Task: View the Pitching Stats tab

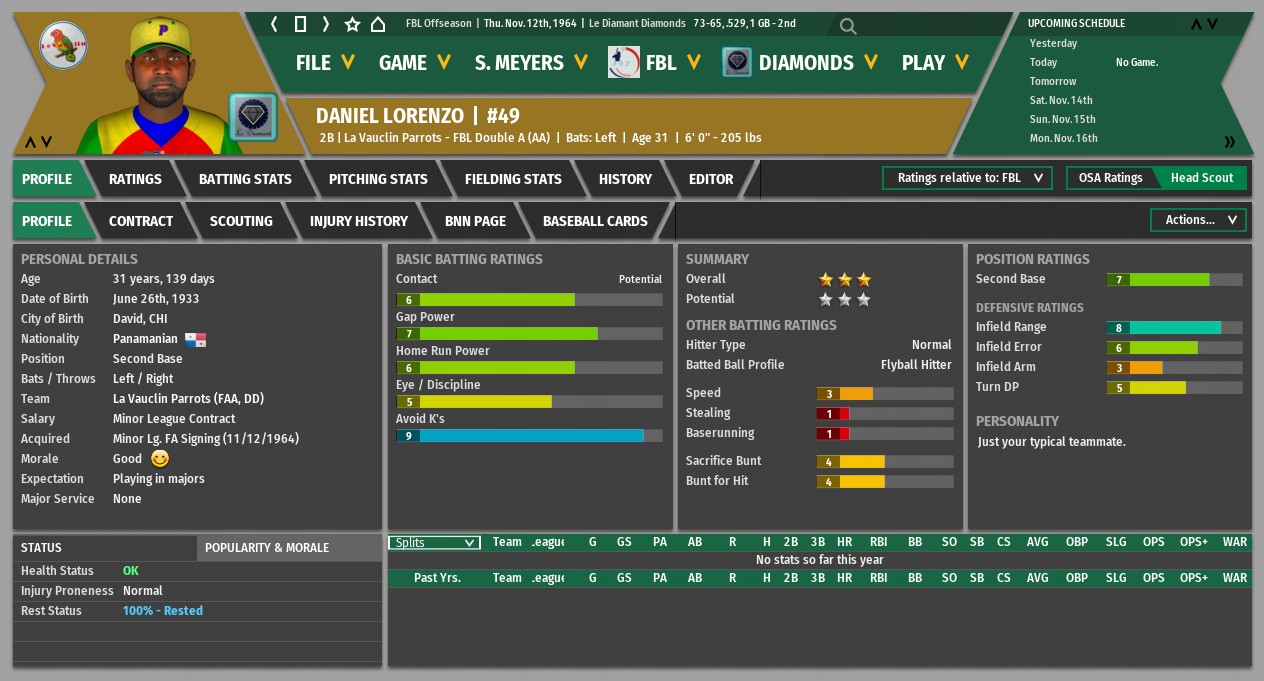Action: (x=378, y=179)
